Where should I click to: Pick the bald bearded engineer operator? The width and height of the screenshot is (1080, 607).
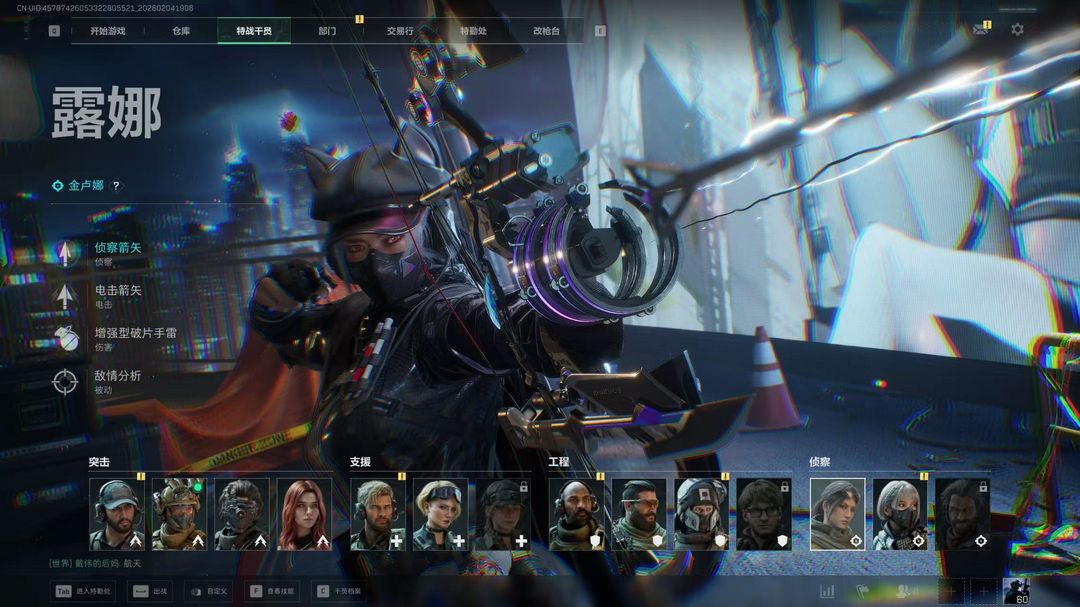(576, 514)
